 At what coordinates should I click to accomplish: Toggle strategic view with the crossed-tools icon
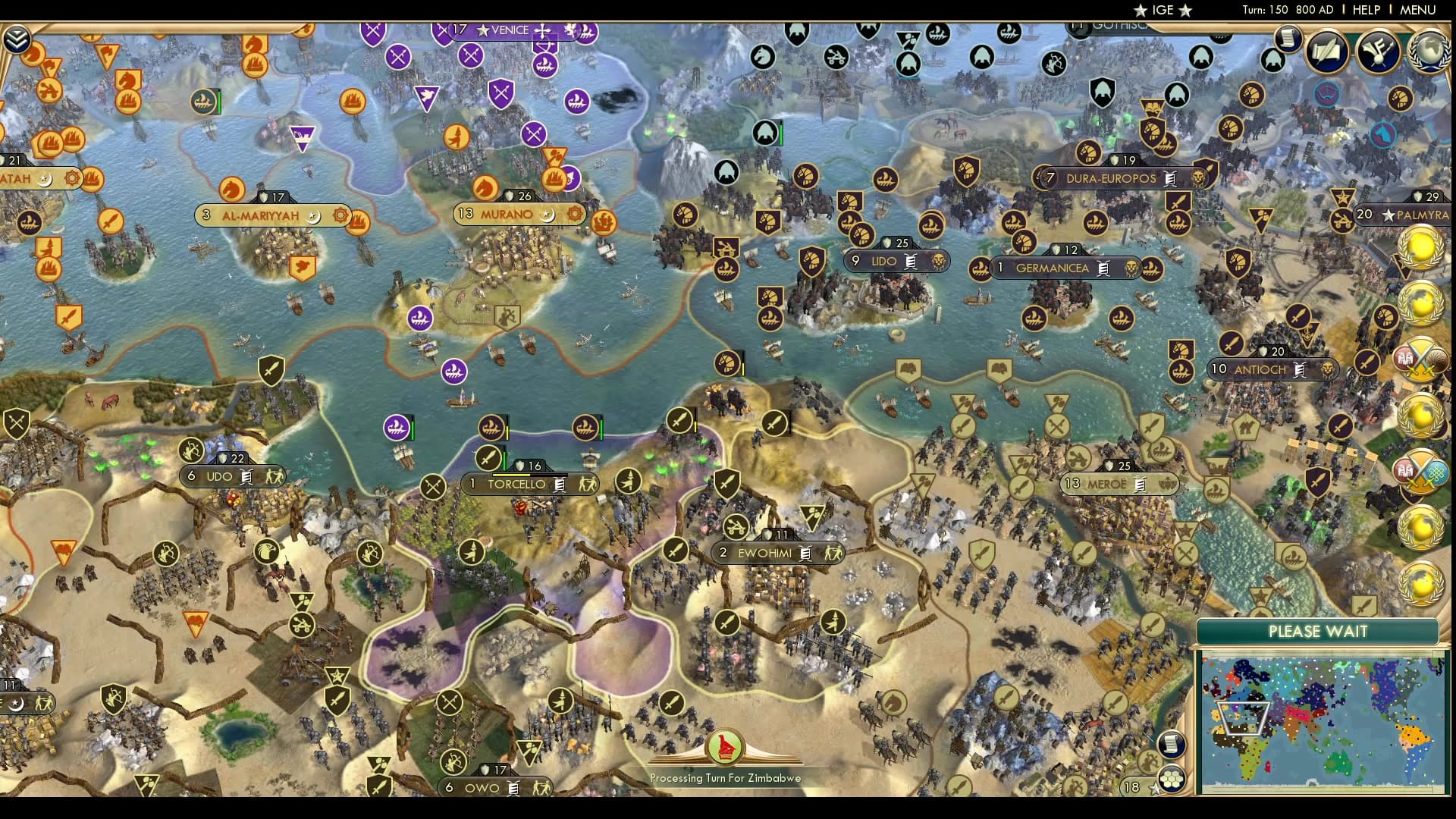(x=1150, y=761)
